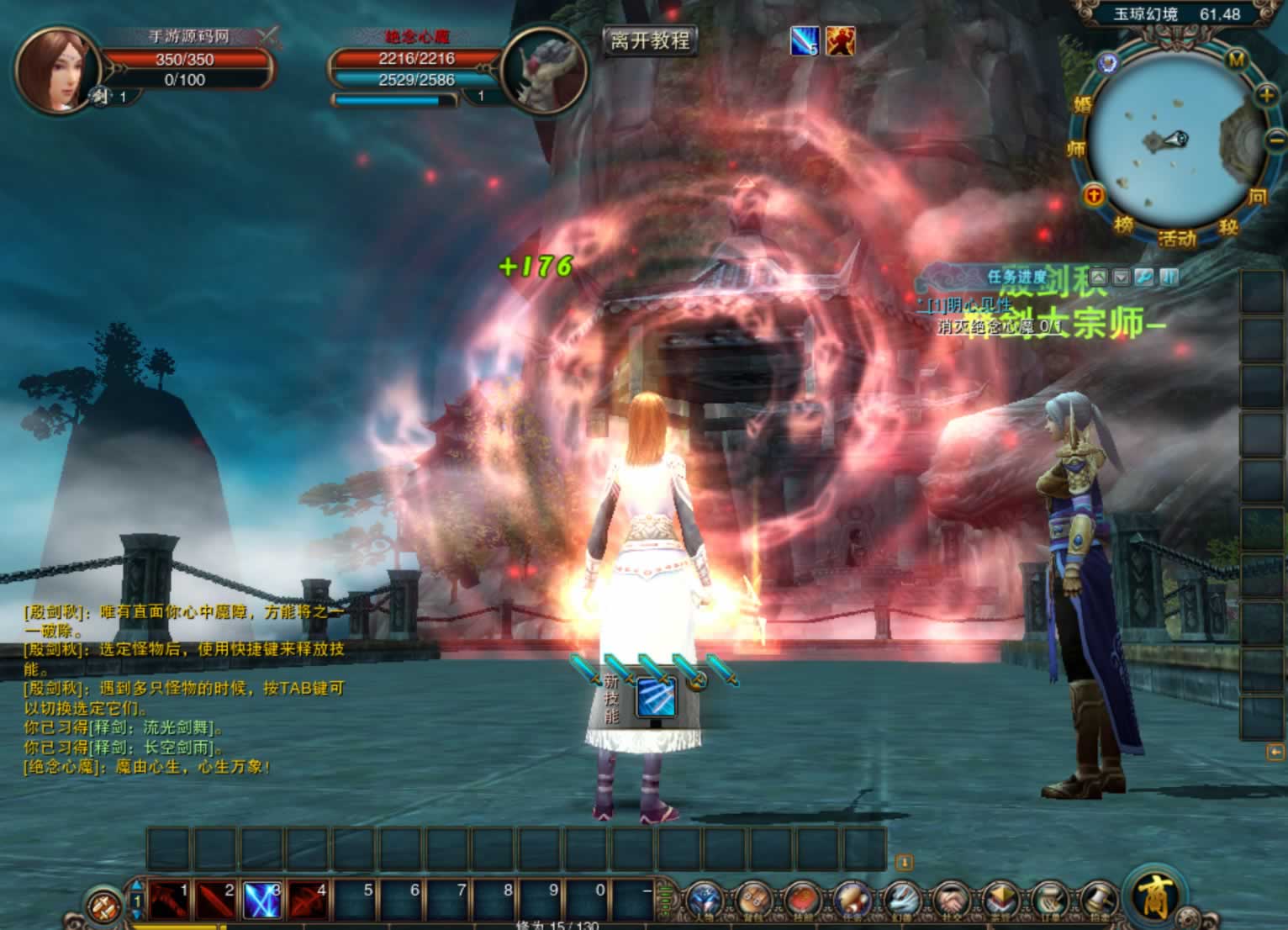Screen dimensions: 1288x930
Task: Zoom in the minimap with plus button
Action: pyautogui.click(x=1267, y=95)
